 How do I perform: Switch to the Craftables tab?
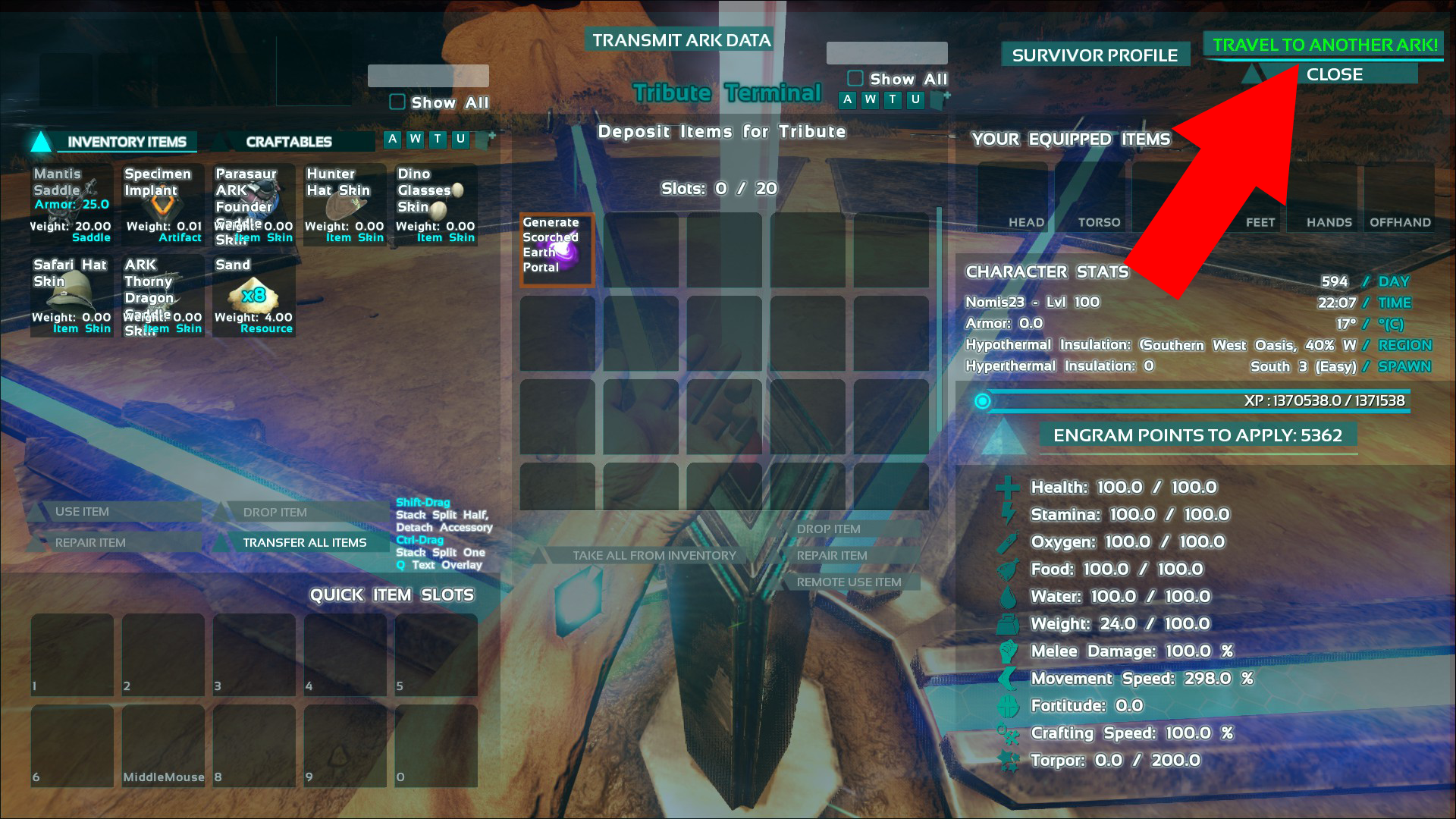click(289, 142)
